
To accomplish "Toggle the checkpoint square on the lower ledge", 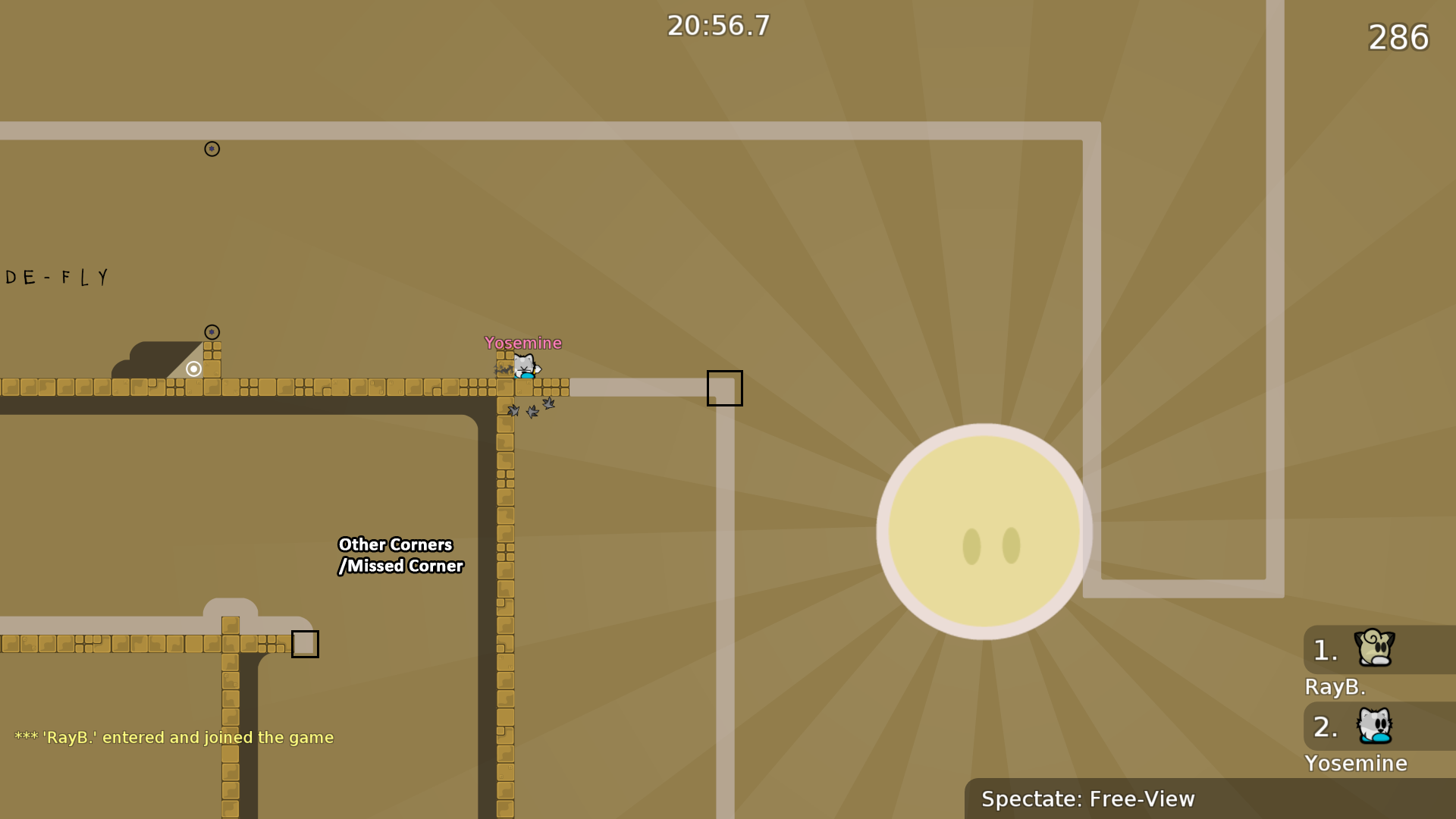I will (306, 643).
